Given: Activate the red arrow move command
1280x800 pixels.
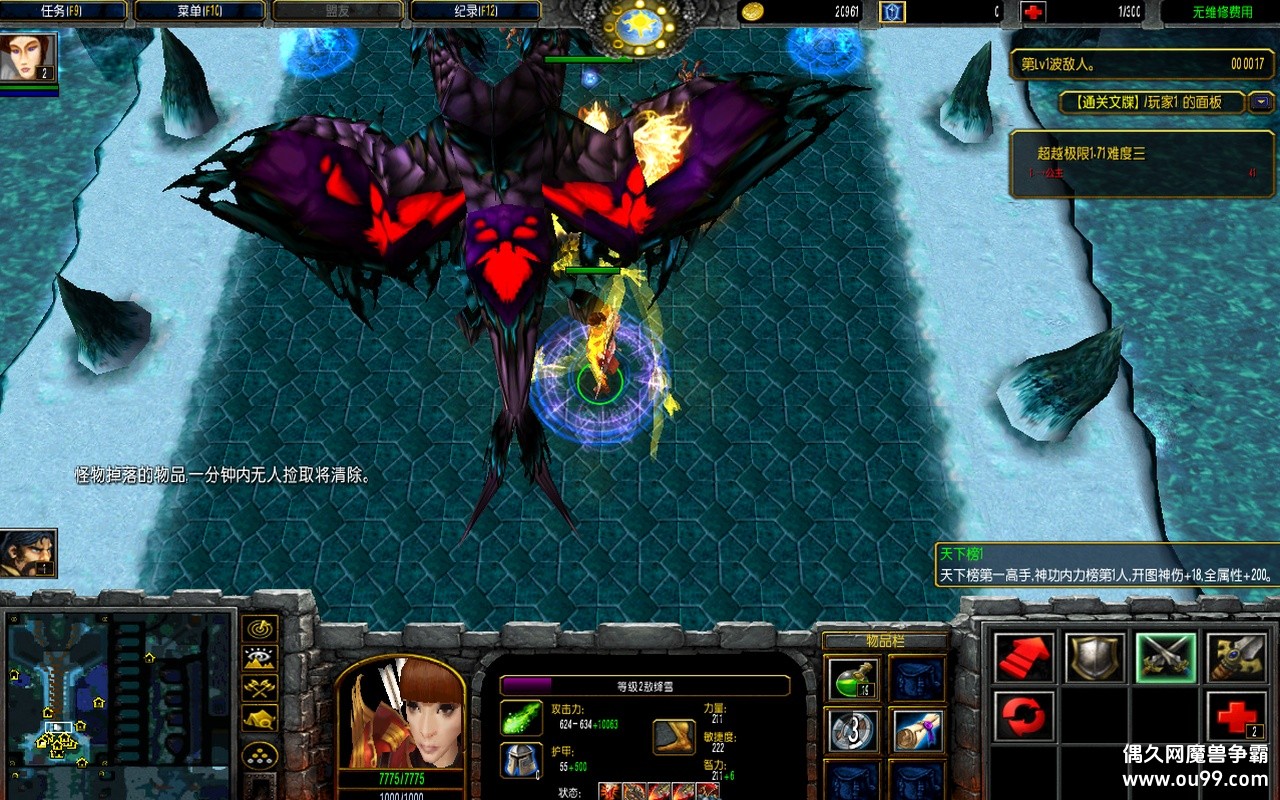Looking at the screenshot, I should (x=1024, y=658).
